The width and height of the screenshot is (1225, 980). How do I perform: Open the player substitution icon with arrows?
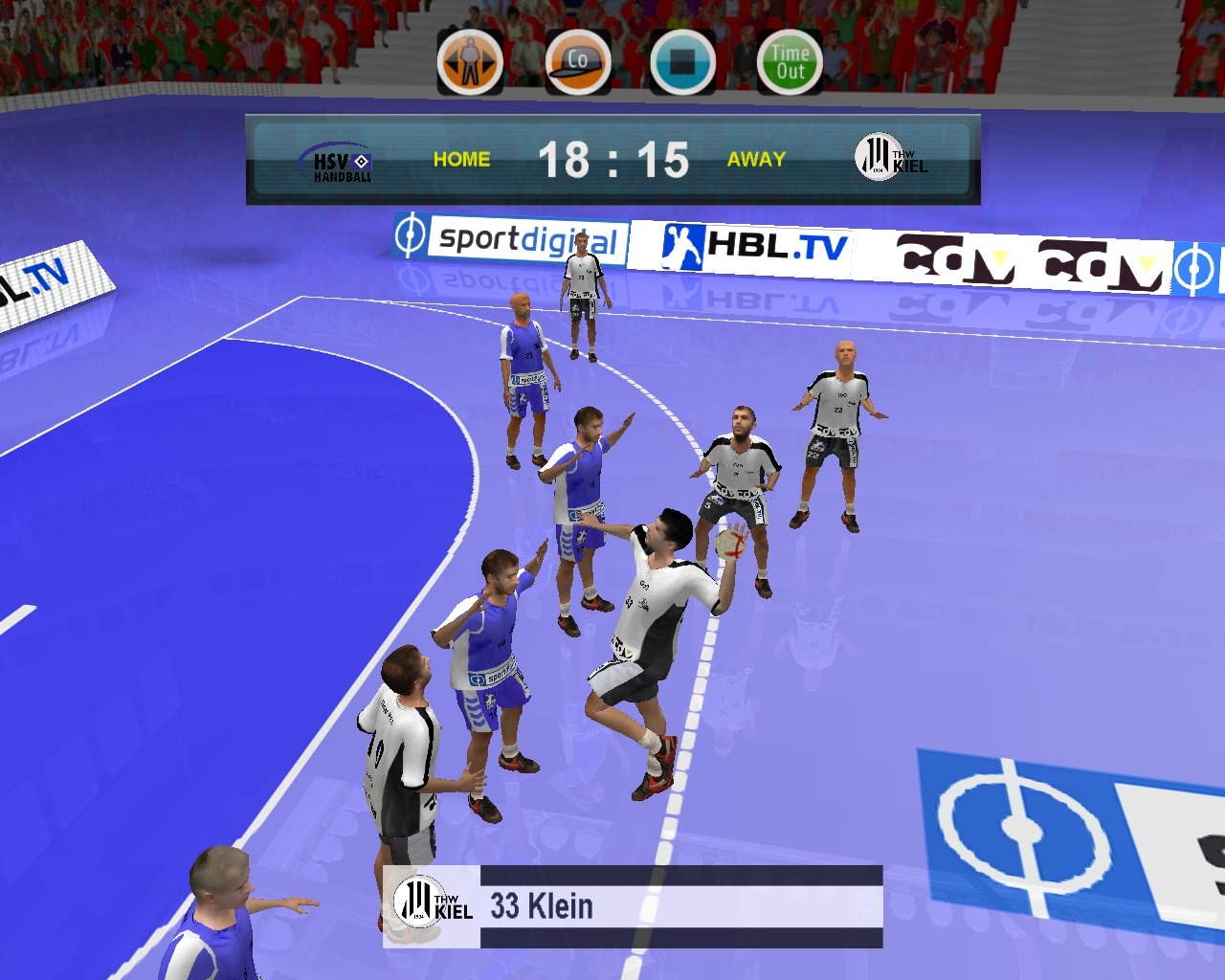coord(470,63)
